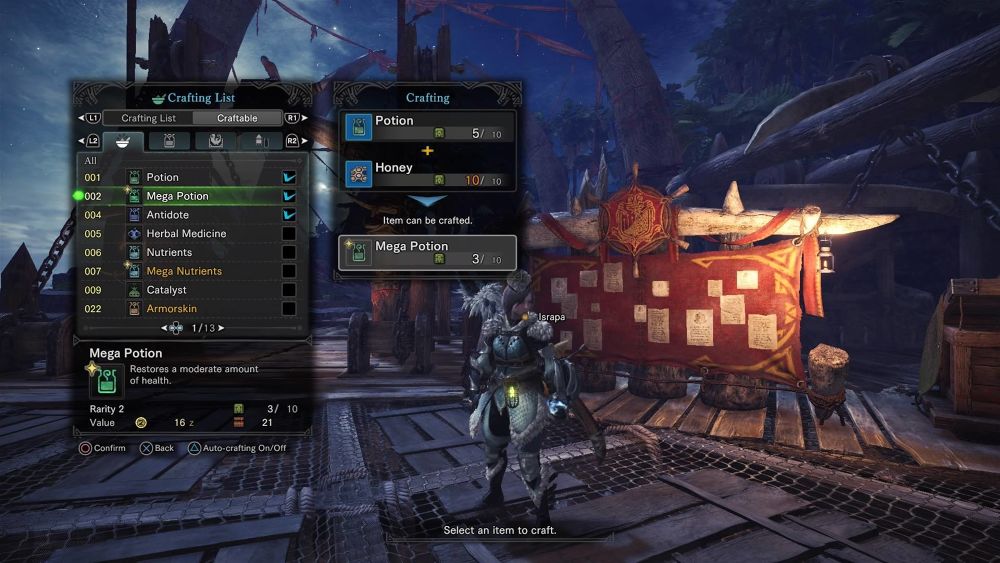Select the Catalyst recipe

(x=167, y=290)
